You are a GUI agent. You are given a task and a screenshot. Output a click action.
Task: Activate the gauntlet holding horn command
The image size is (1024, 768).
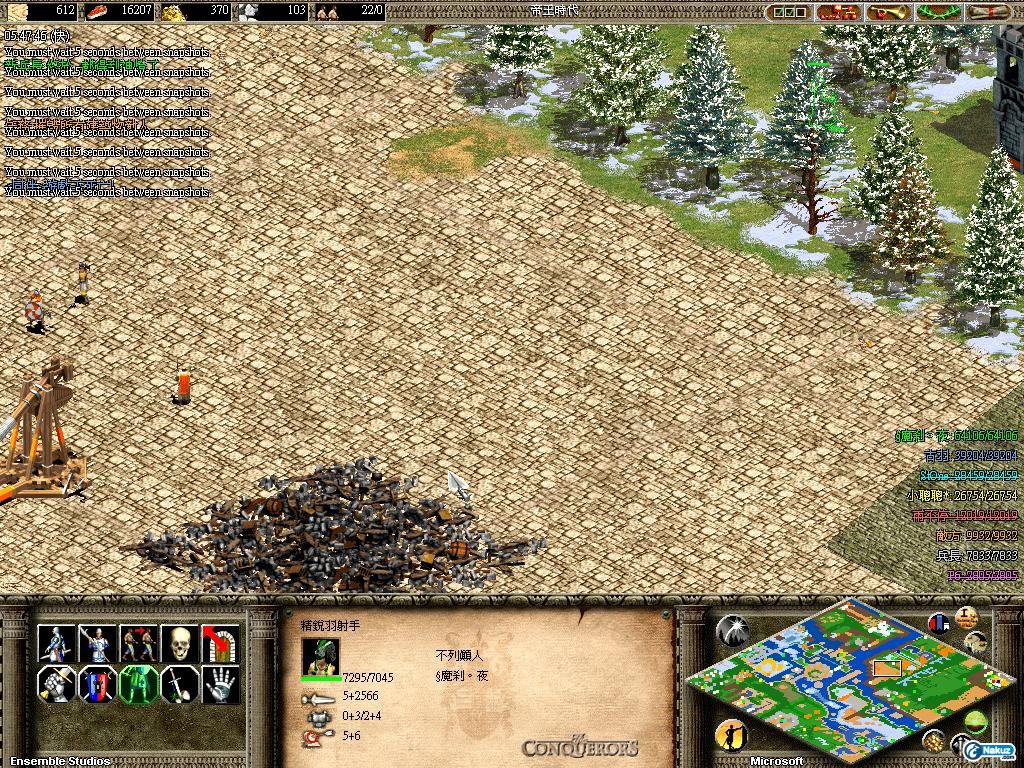coord(57,685)
